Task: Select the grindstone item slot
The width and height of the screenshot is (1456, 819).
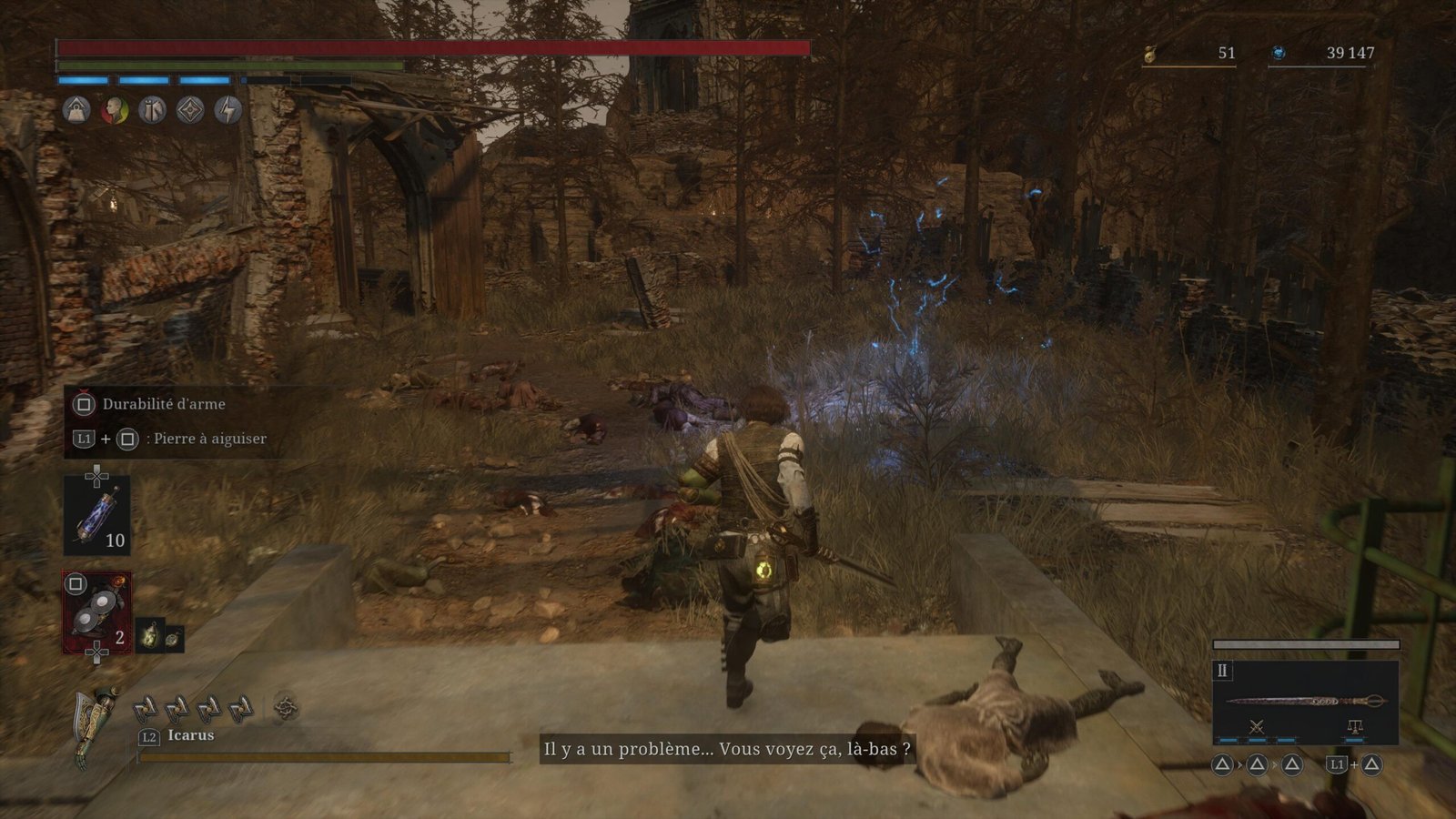Action: point(96,612)
